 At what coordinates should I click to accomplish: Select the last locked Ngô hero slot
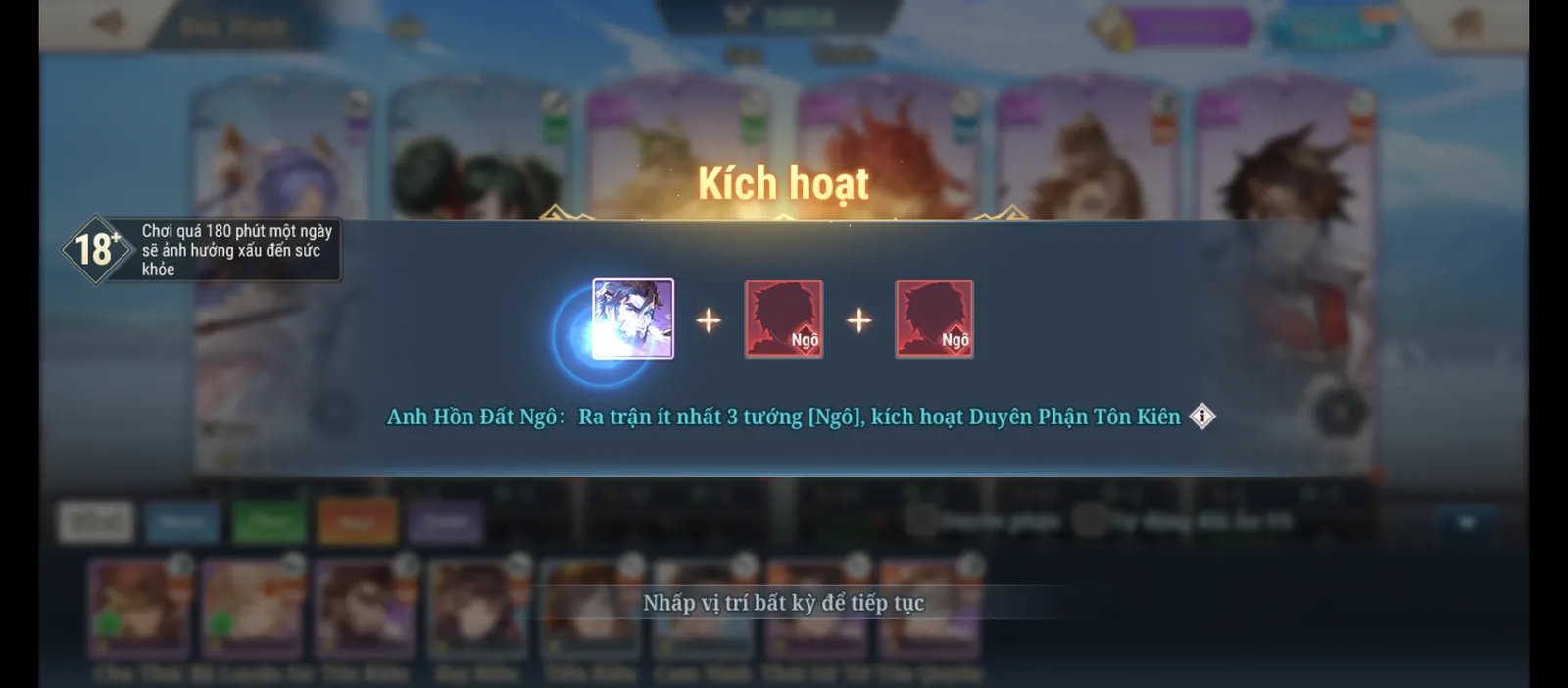click(x=934, y=319)
